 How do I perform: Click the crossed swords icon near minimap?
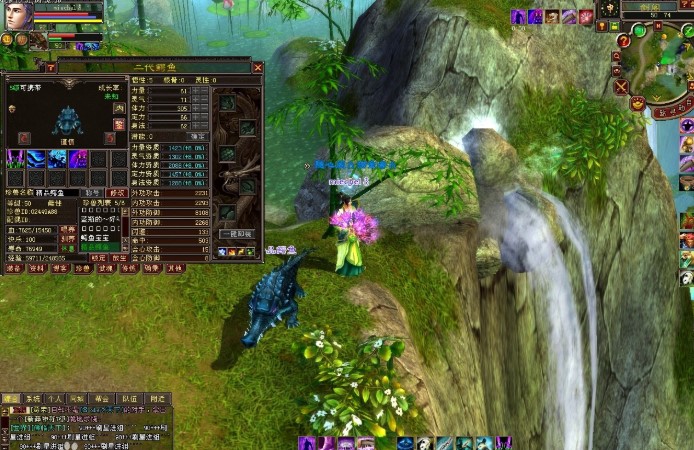(x=622, y=87)
